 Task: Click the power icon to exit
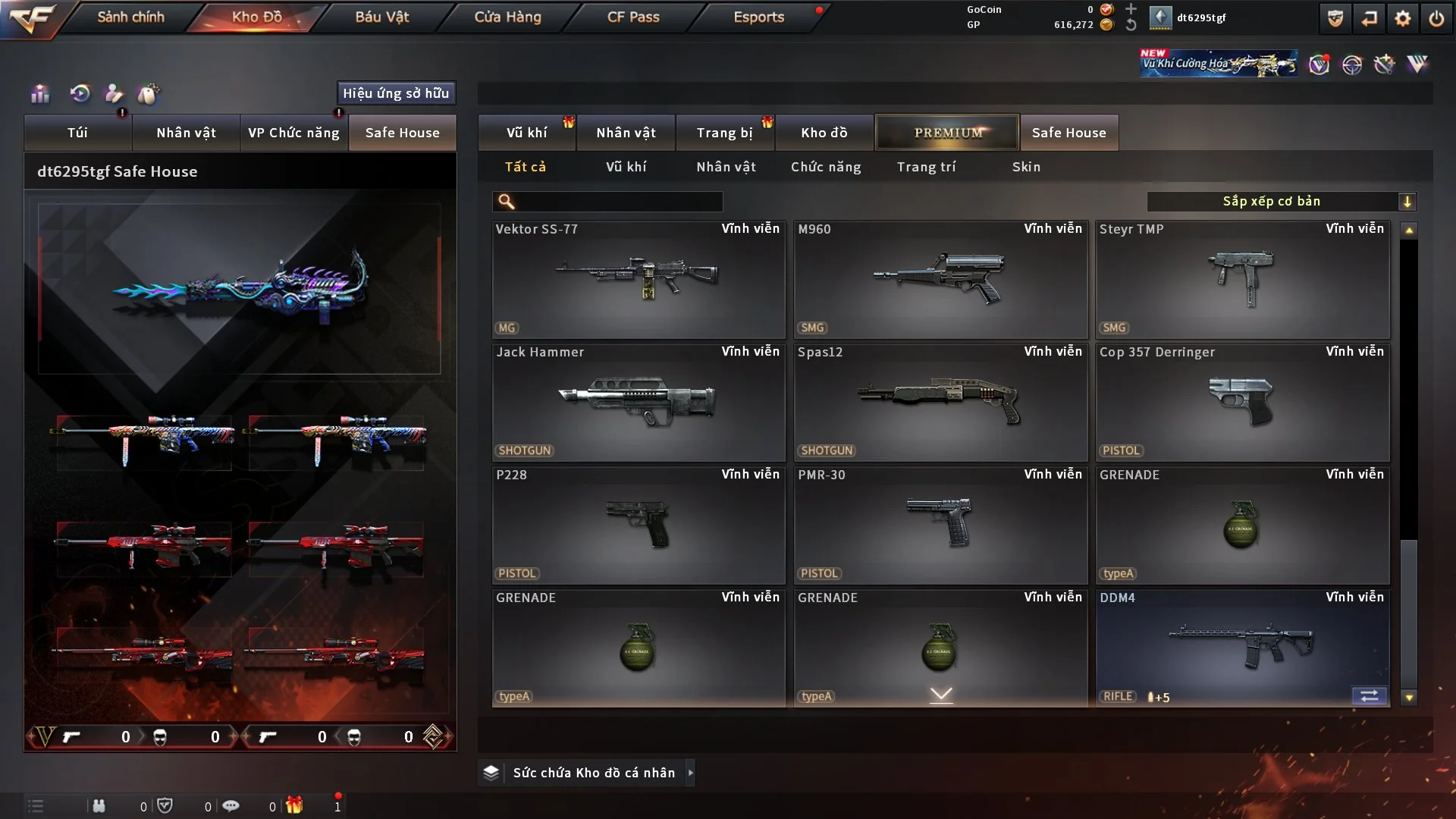(1436, 18)
